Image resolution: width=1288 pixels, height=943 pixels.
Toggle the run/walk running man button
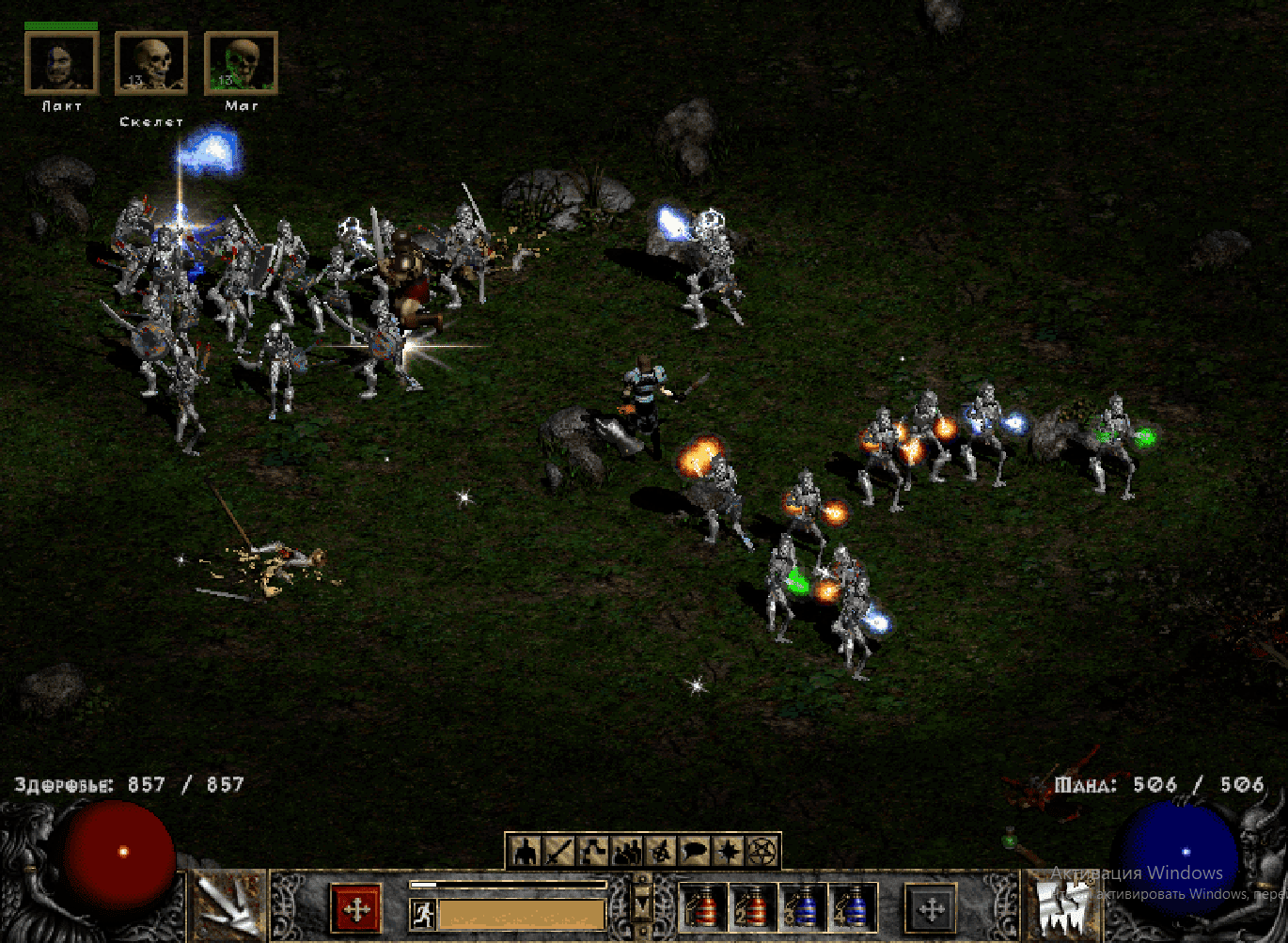tap(423, 915)
